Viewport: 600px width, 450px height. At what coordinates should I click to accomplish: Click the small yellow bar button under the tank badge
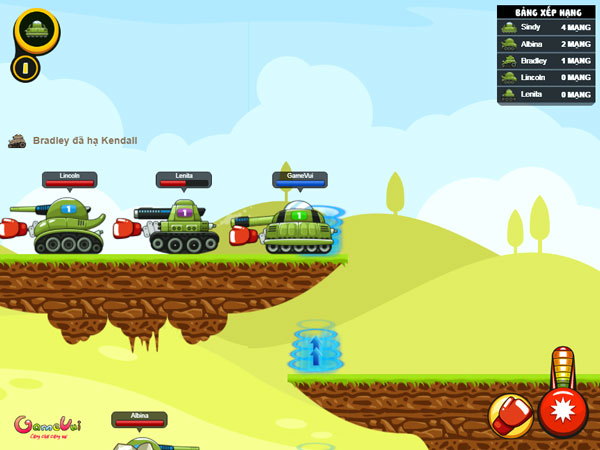[25, 68]
